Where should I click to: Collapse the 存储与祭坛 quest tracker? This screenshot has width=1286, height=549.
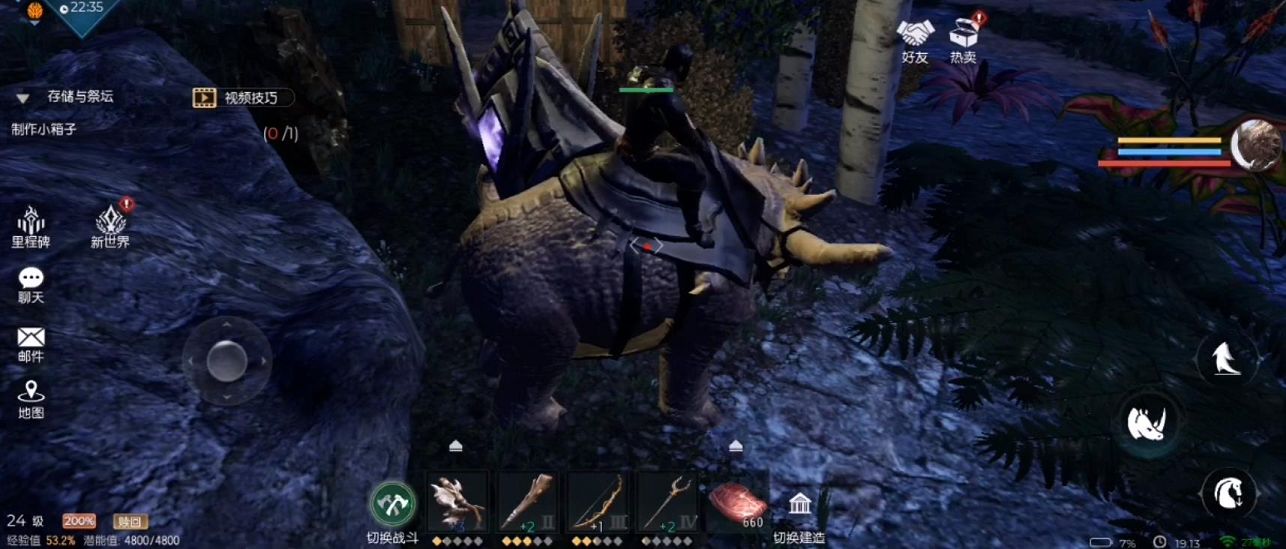pyautogui.click(x=22, y=98)
